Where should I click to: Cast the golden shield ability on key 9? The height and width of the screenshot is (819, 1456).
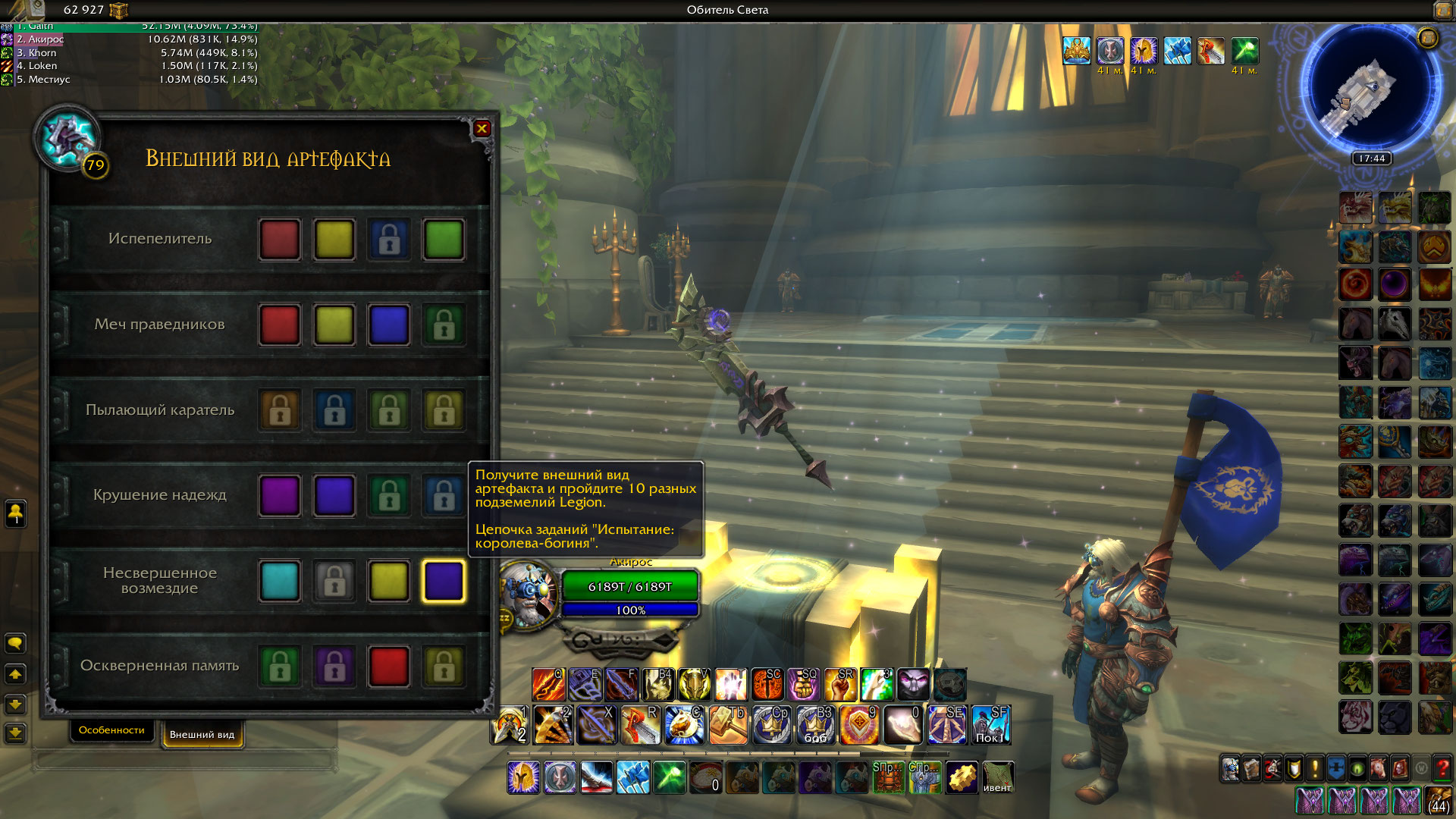(x=859, y=725)
